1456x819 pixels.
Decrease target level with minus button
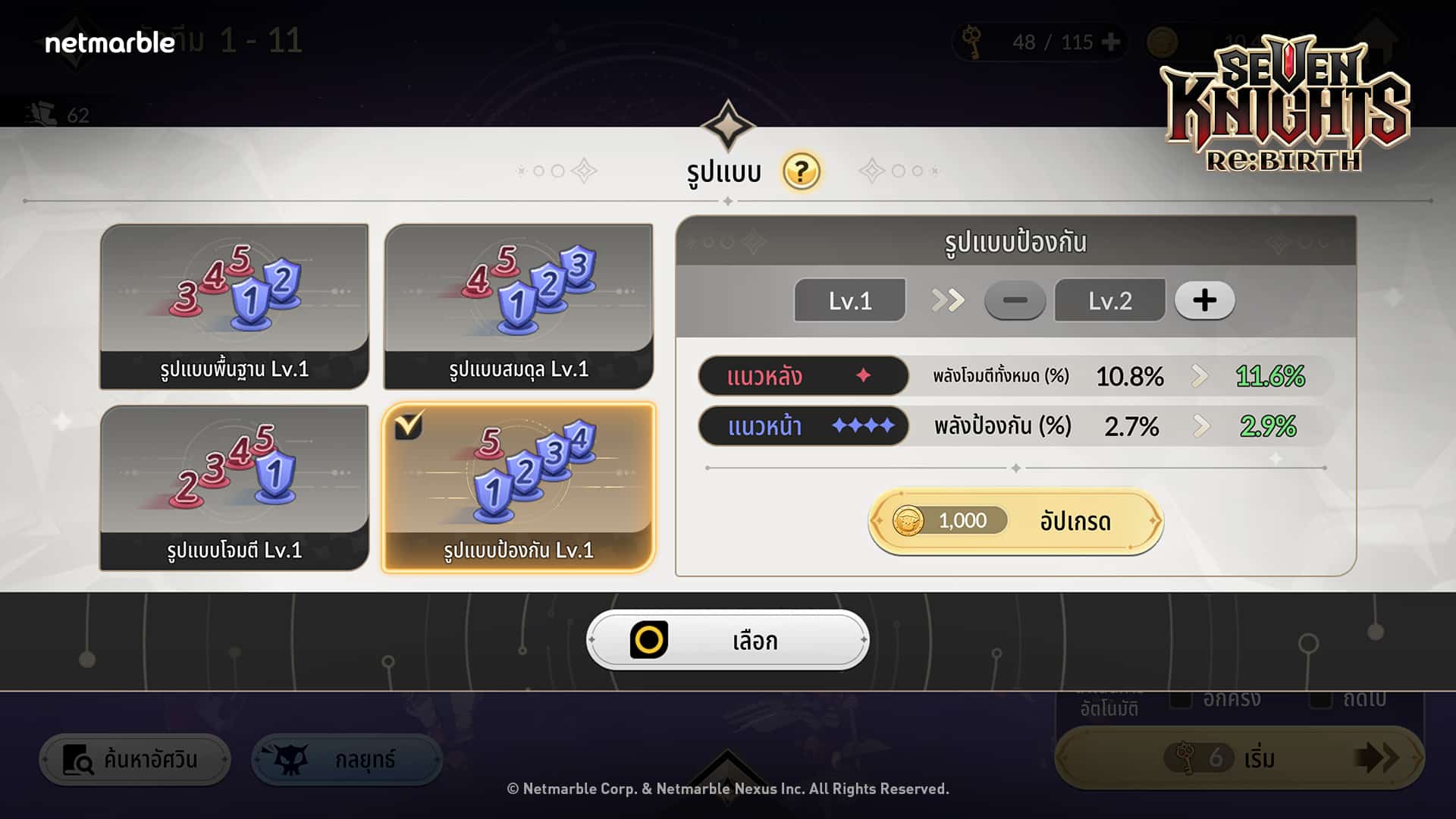tap(1015, 300)
